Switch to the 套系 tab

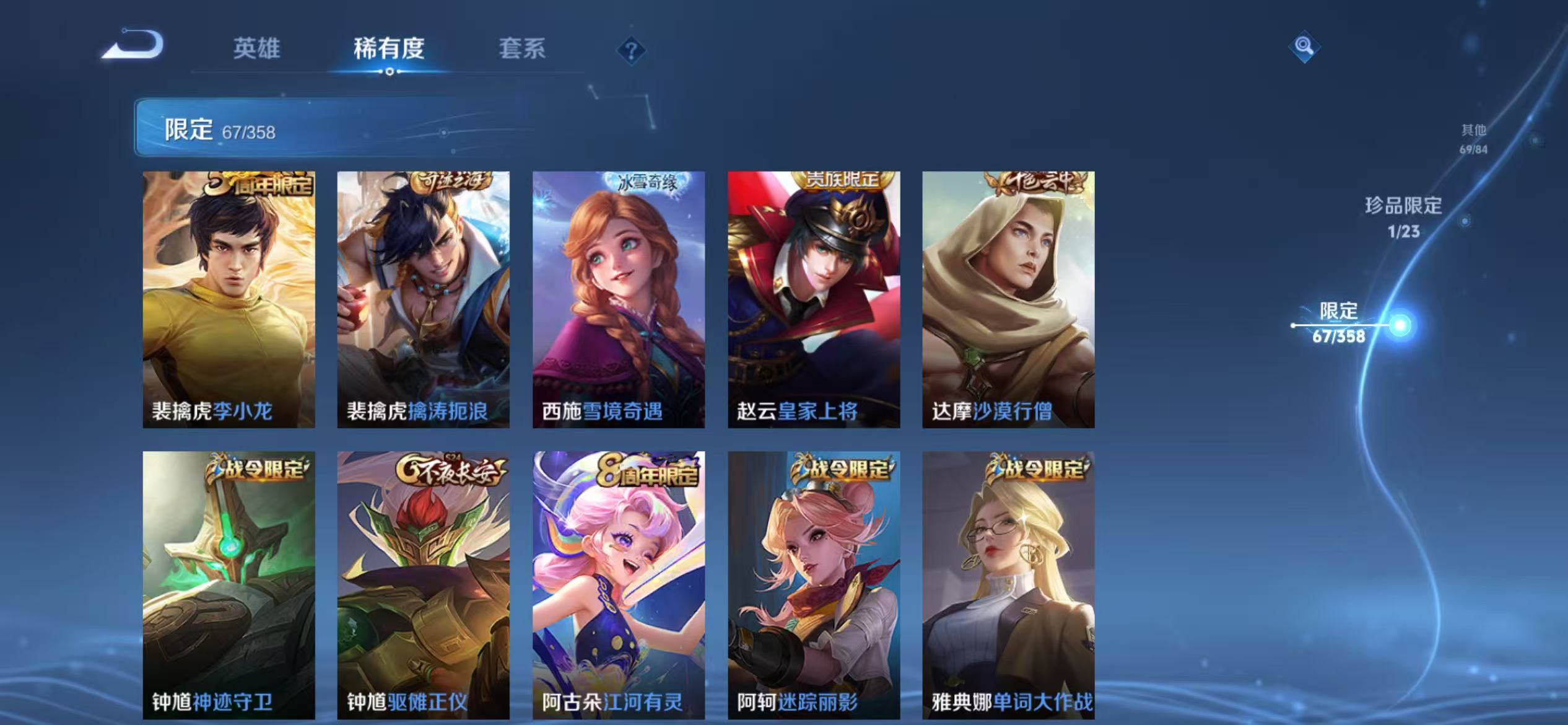point(522,50)
